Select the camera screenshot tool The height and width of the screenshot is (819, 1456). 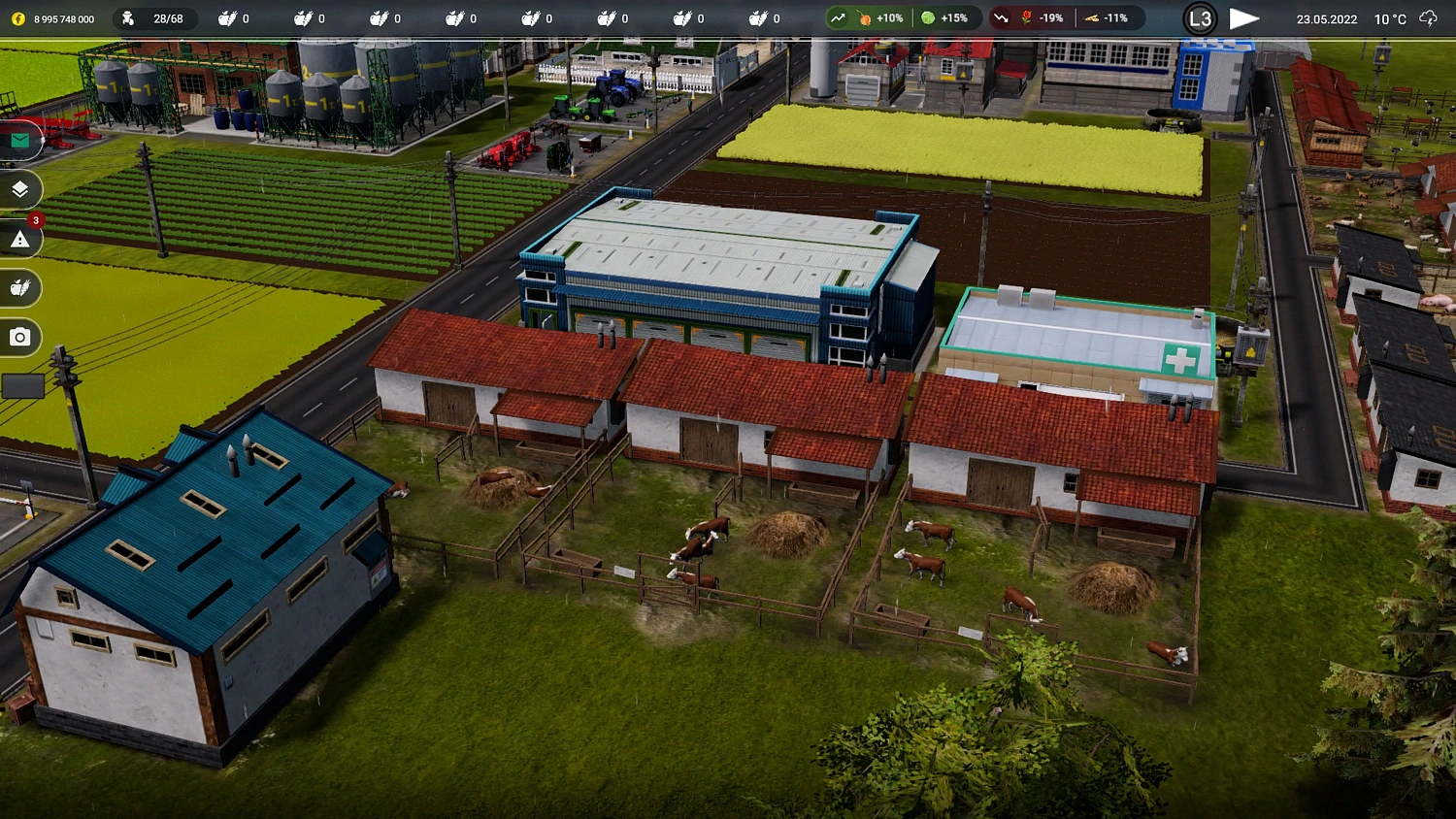[19, 338]
